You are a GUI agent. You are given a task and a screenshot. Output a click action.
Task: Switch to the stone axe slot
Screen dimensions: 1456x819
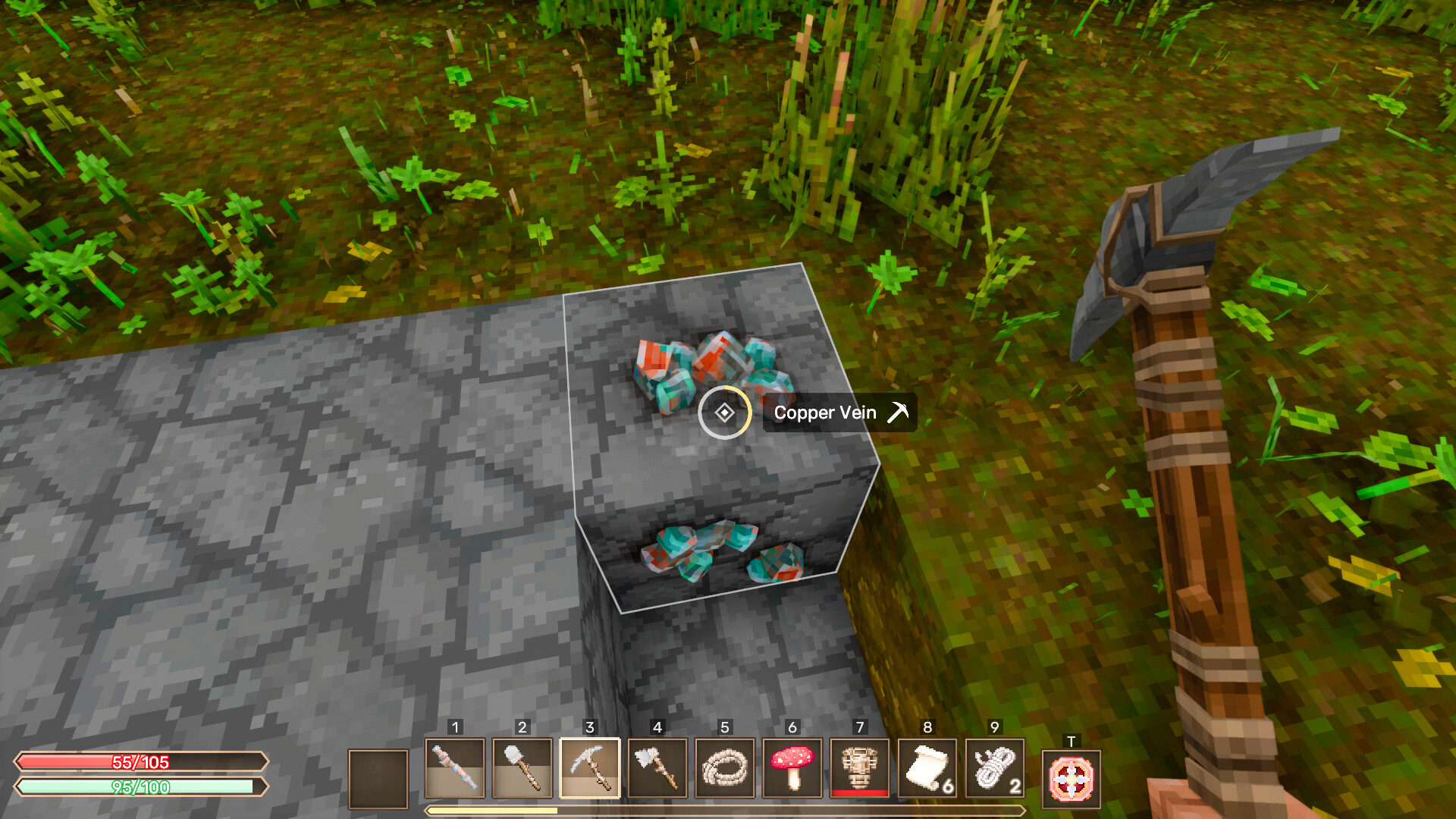657,768
